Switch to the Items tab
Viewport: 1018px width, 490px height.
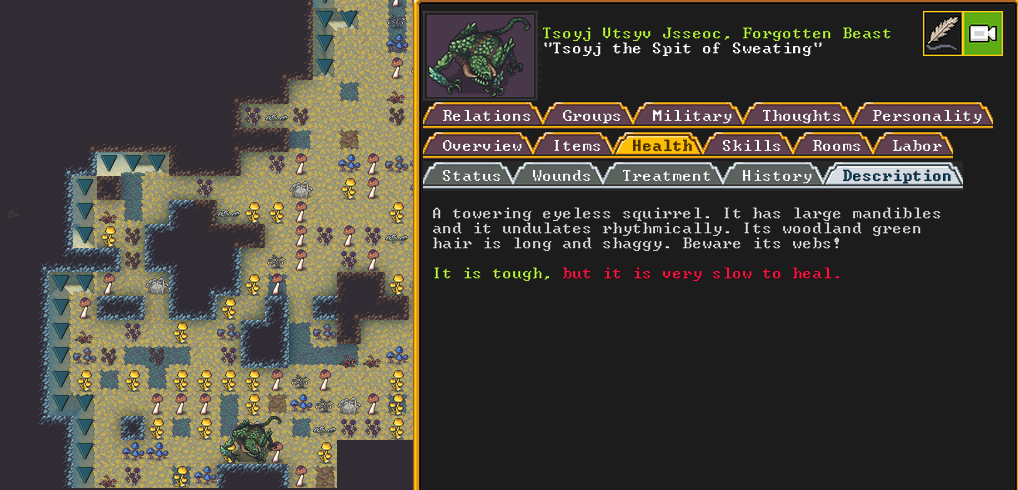pyautogui.click(x=577, y=146)
